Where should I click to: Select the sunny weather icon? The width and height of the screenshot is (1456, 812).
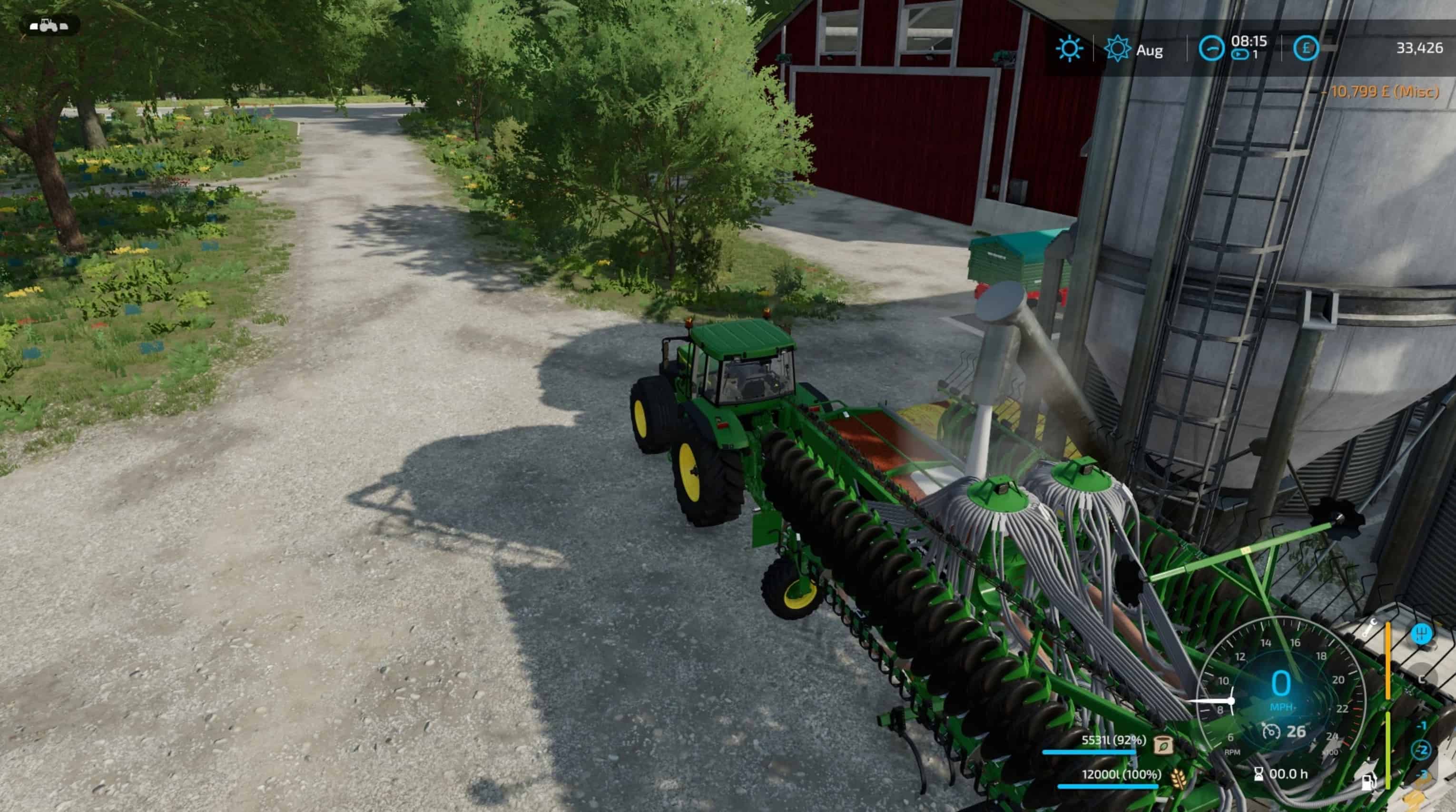coord(1069,49)
